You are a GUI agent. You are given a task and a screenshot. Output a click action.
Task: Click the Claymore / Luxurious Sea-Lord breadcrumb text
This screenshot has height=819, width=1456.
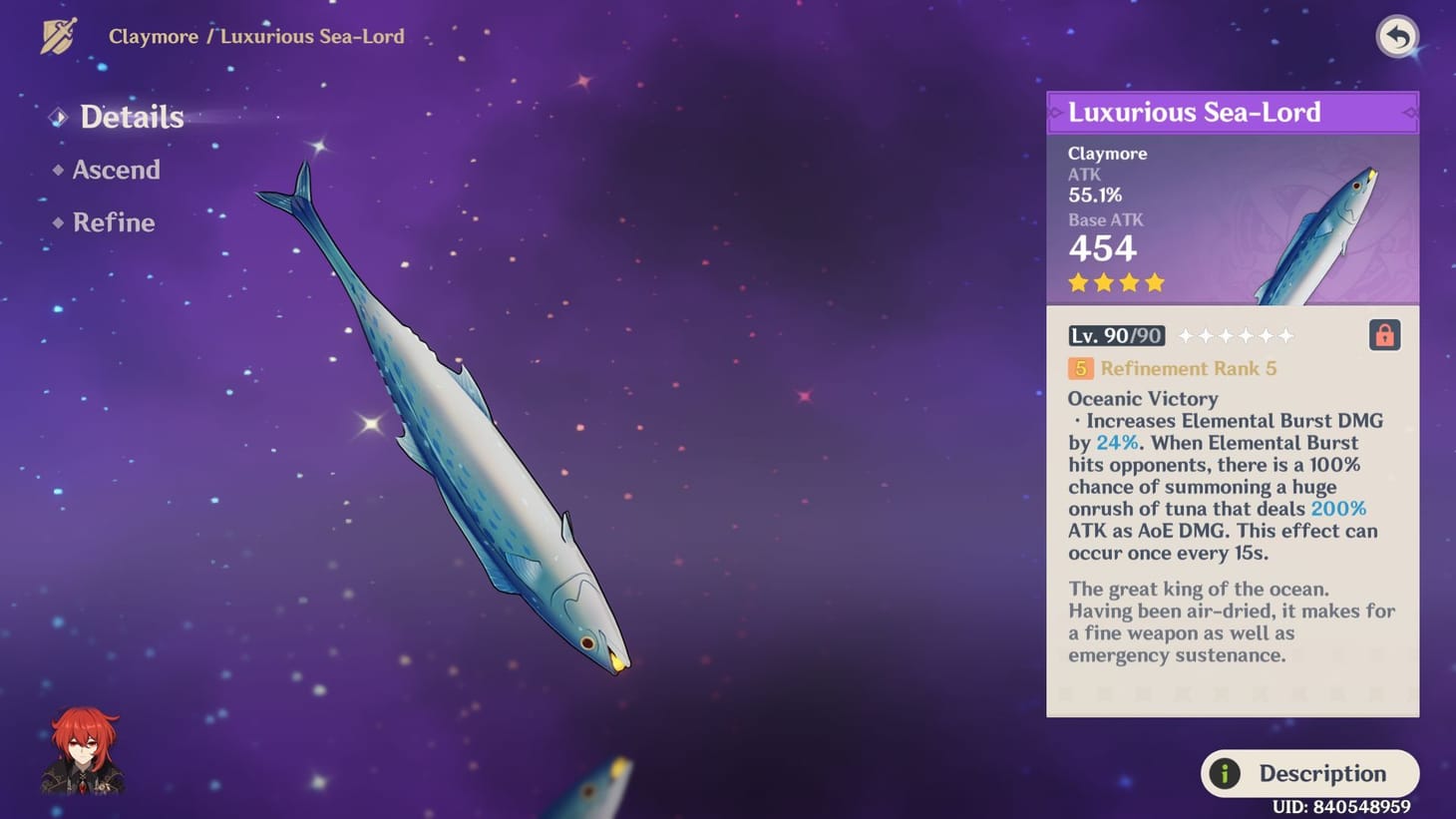point(256,36)
